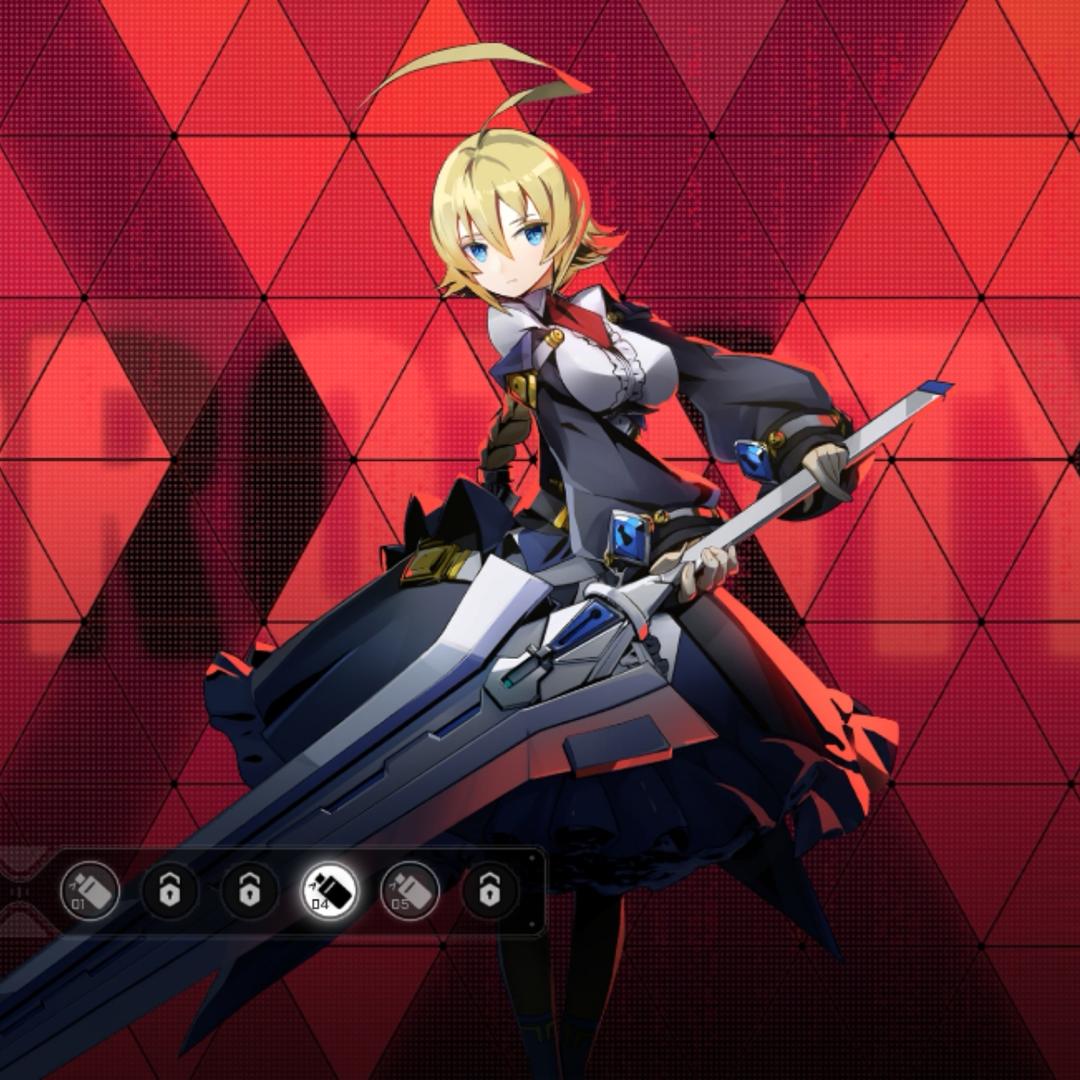
Task: Switch to color palette 05
Action: tap(410, 891)
